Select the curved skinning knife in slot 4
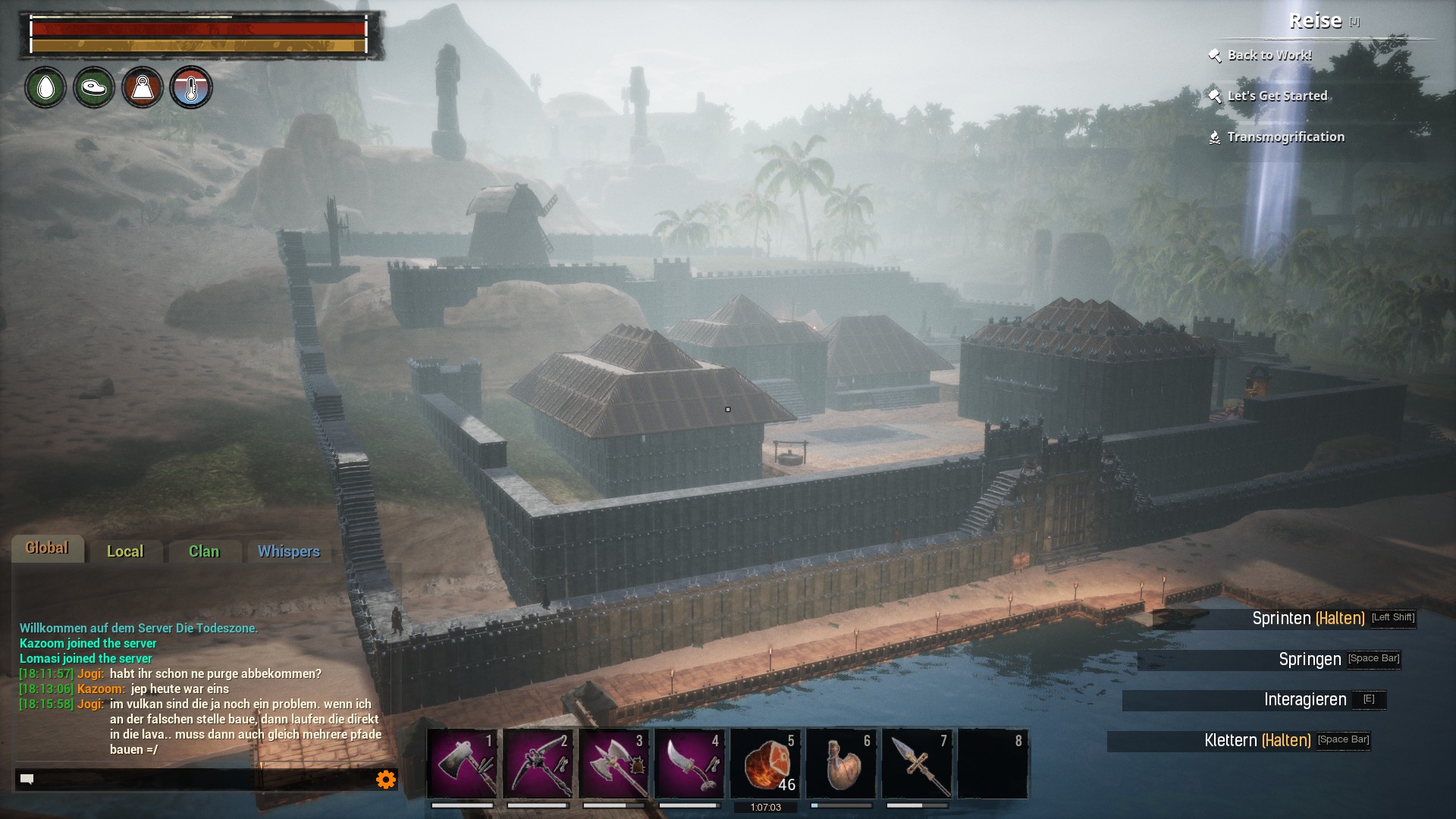1456x819 pixels. point(689,764)
